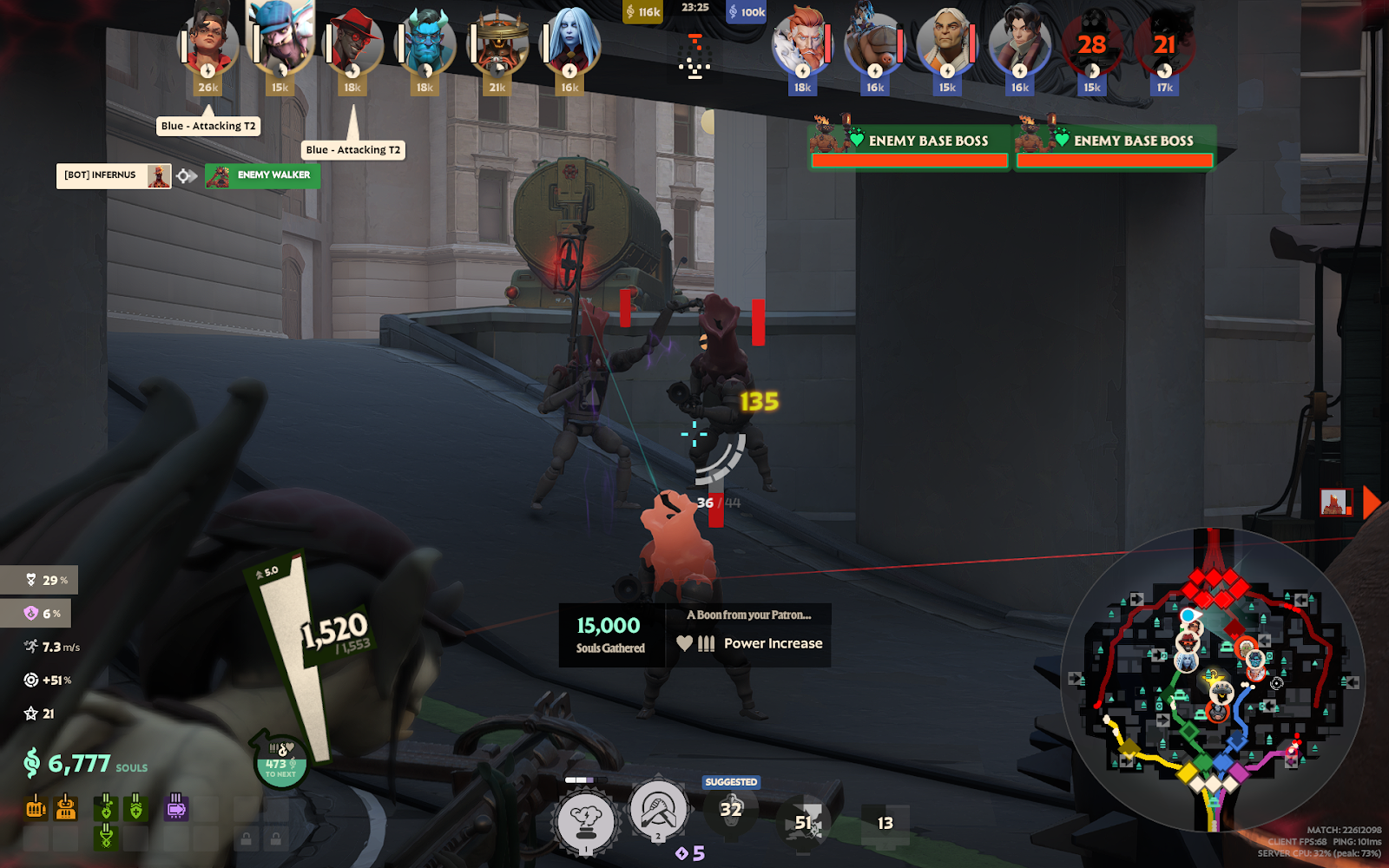Image resolution: width=1389 pixels, height=868 pixels.
Task: Open the circular minimap
Action: 1212,680
